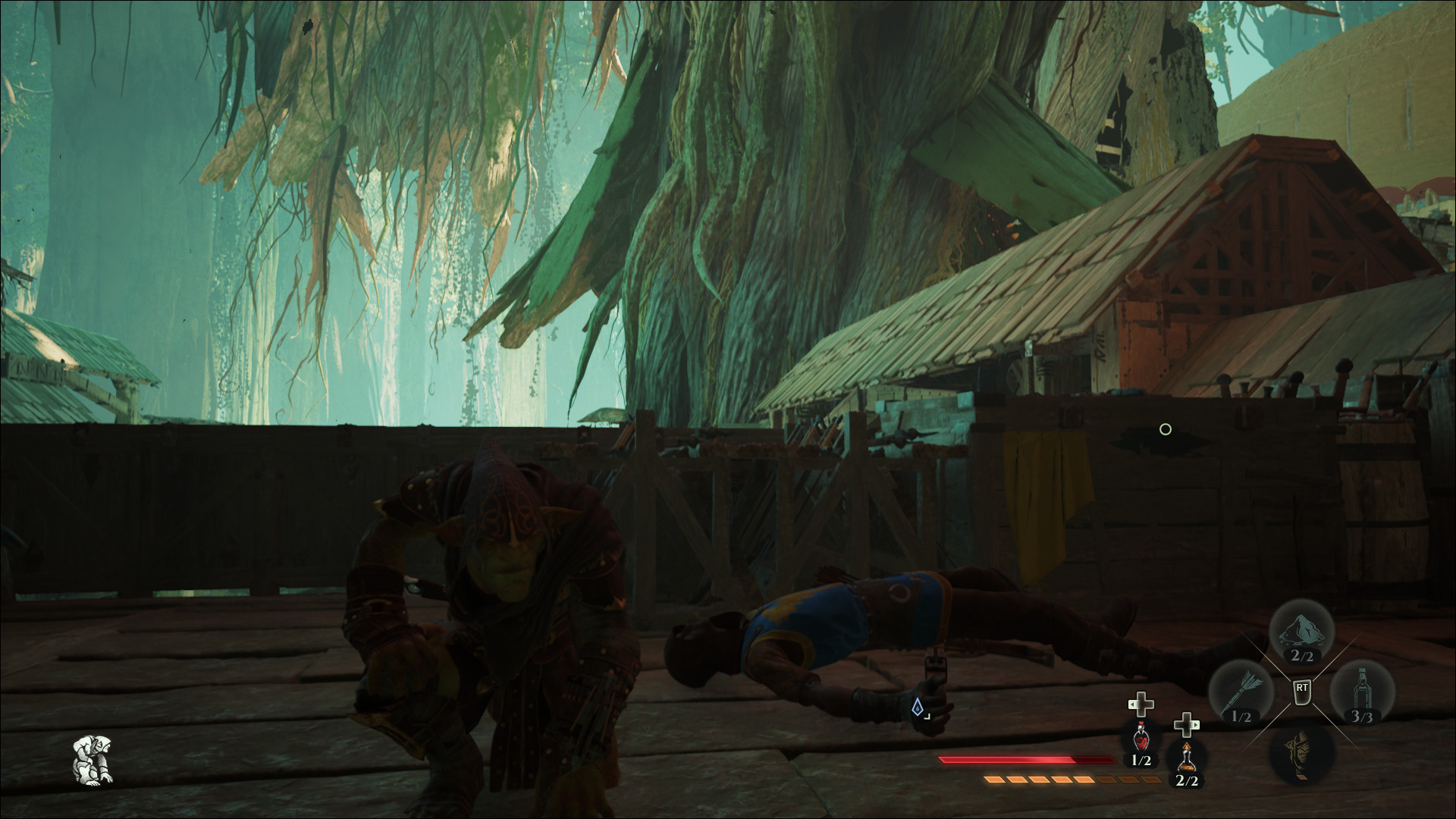Click the crouching goblin stance icon
The image size is (1456, 819).
click(94, 759)
